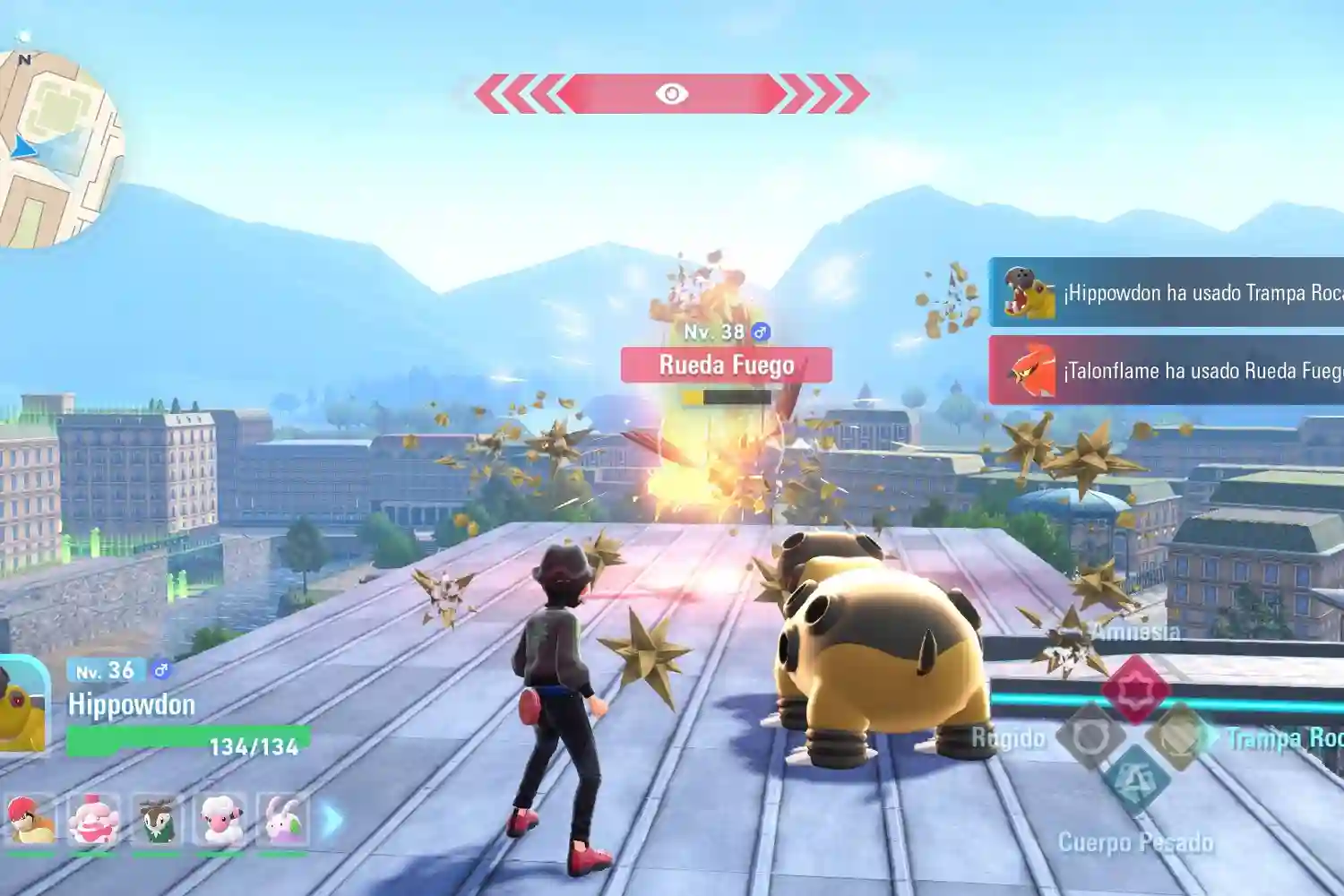The image size is (1344, 896).
Task: Click the red eye-icon alert banner
Action: [672, 94]
